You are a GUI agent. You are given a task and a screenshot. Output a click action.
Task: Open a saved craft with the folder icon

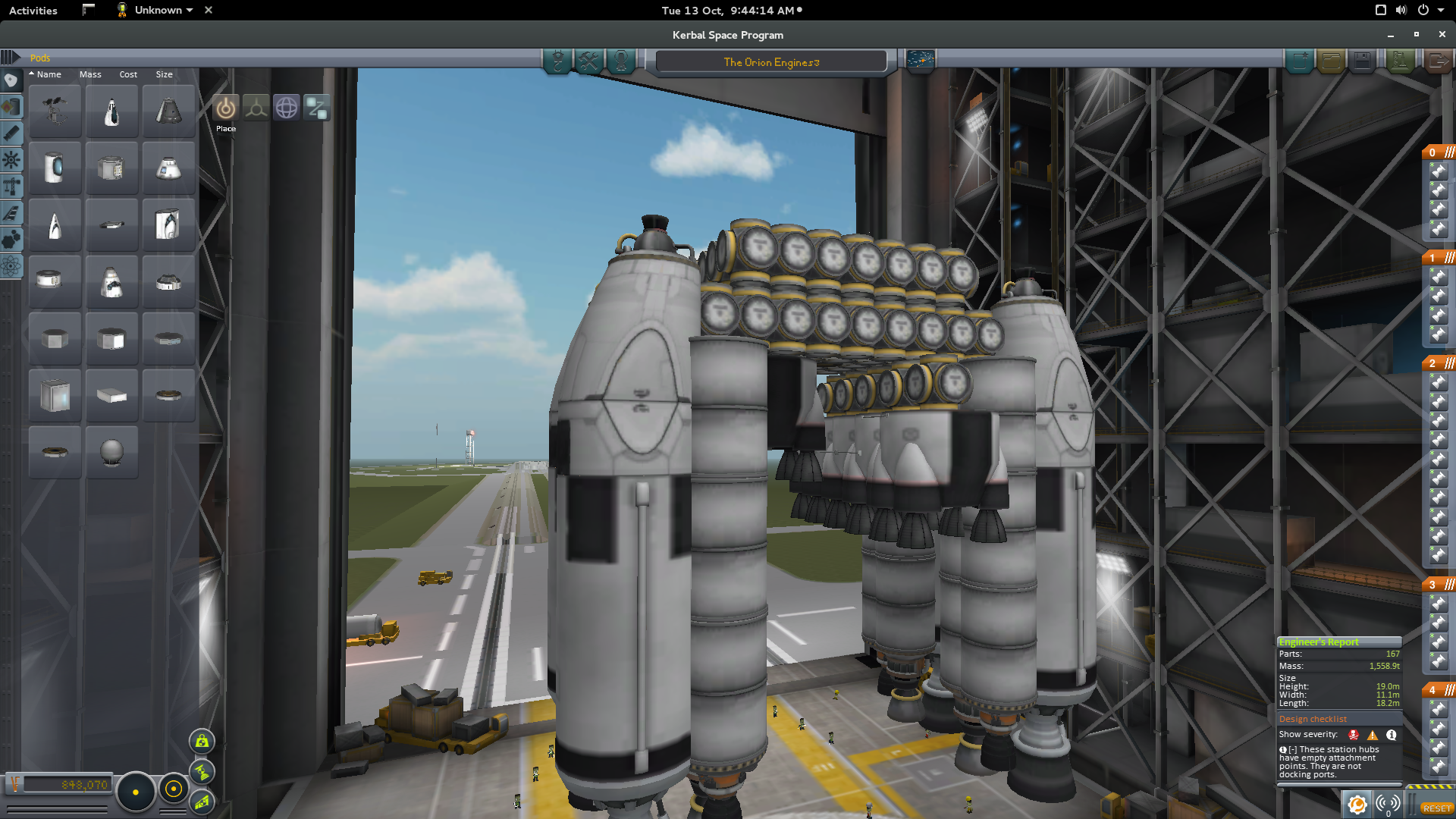tap(1332, 61)
